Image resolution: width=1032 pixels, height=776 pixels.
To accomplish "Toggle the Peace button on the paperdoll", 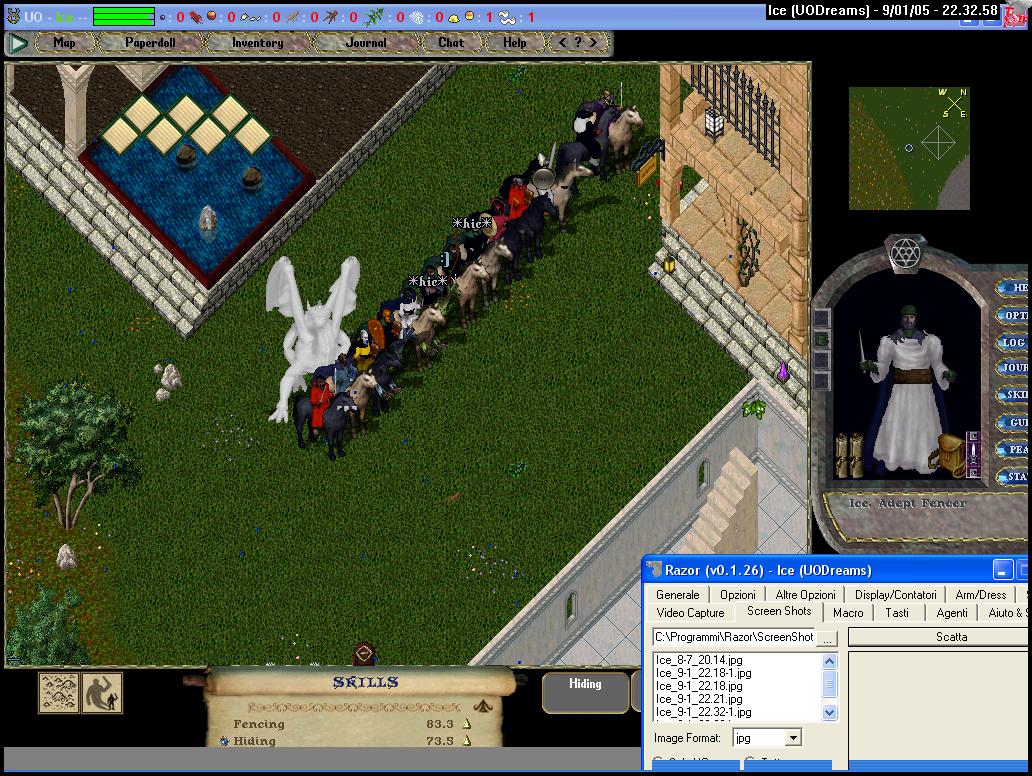I will (1016, 450).
